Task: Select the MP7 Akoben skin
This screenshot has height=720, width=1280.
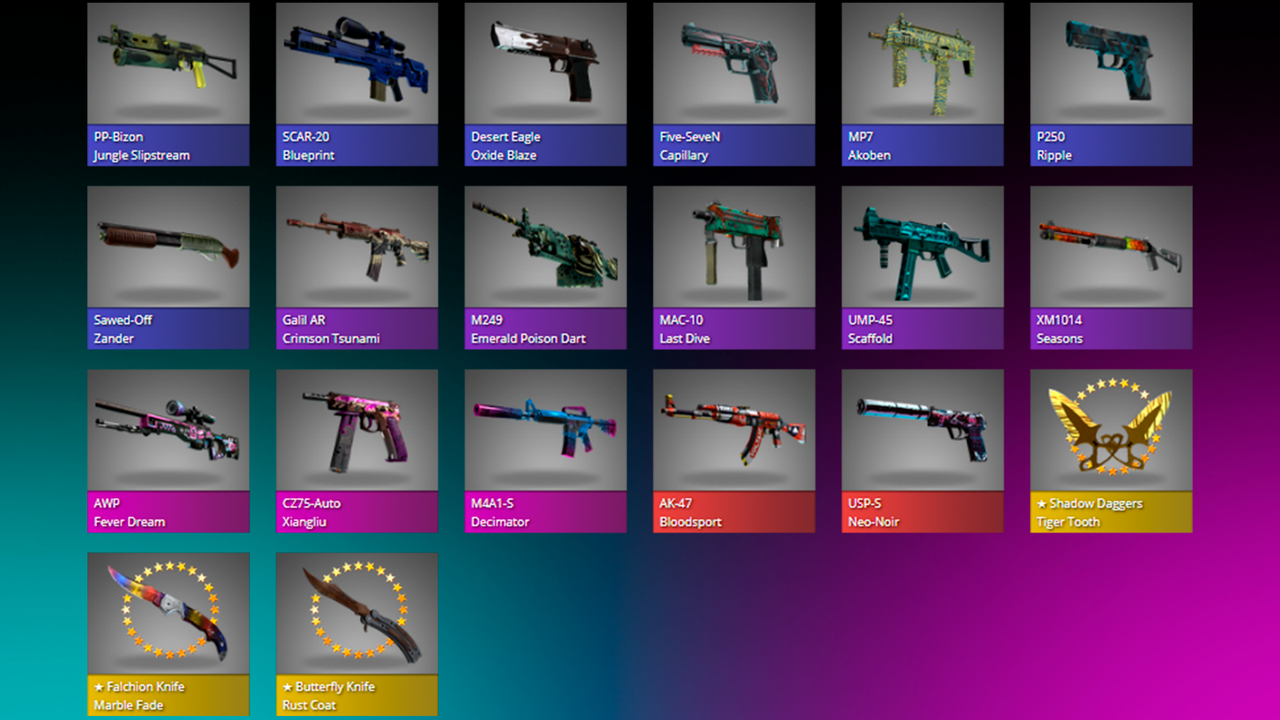Action: (922, 83)
